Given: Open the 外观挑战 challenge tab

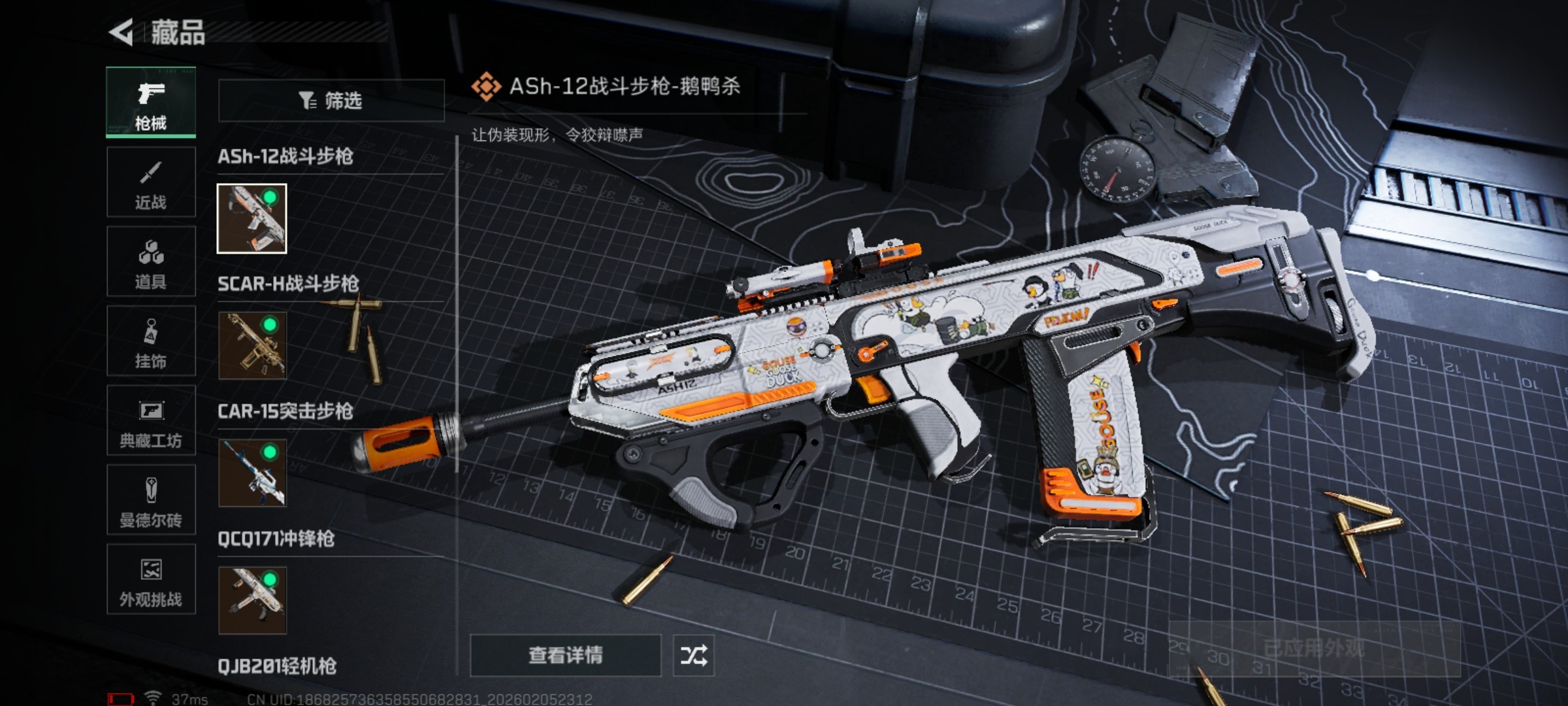Looking at the screenshot, I should [x=151, y=580].
